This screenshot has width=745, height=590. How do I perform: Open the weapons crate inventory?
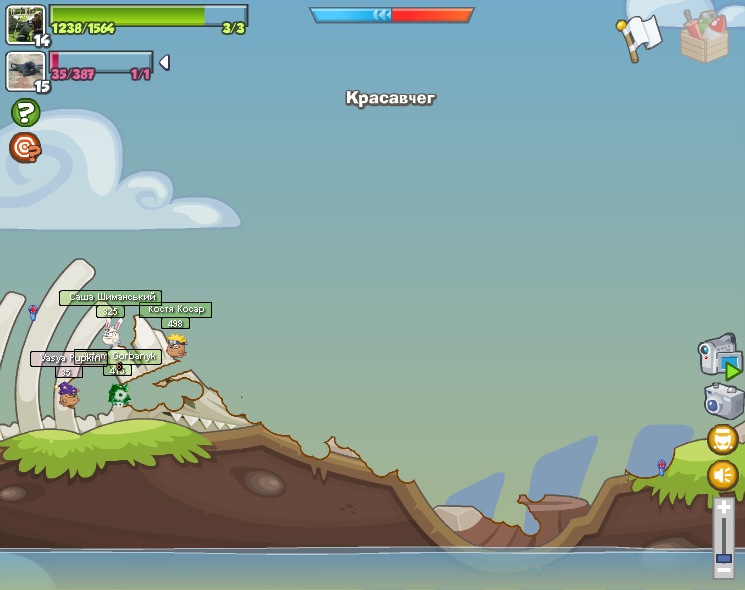tap(704, 38)
